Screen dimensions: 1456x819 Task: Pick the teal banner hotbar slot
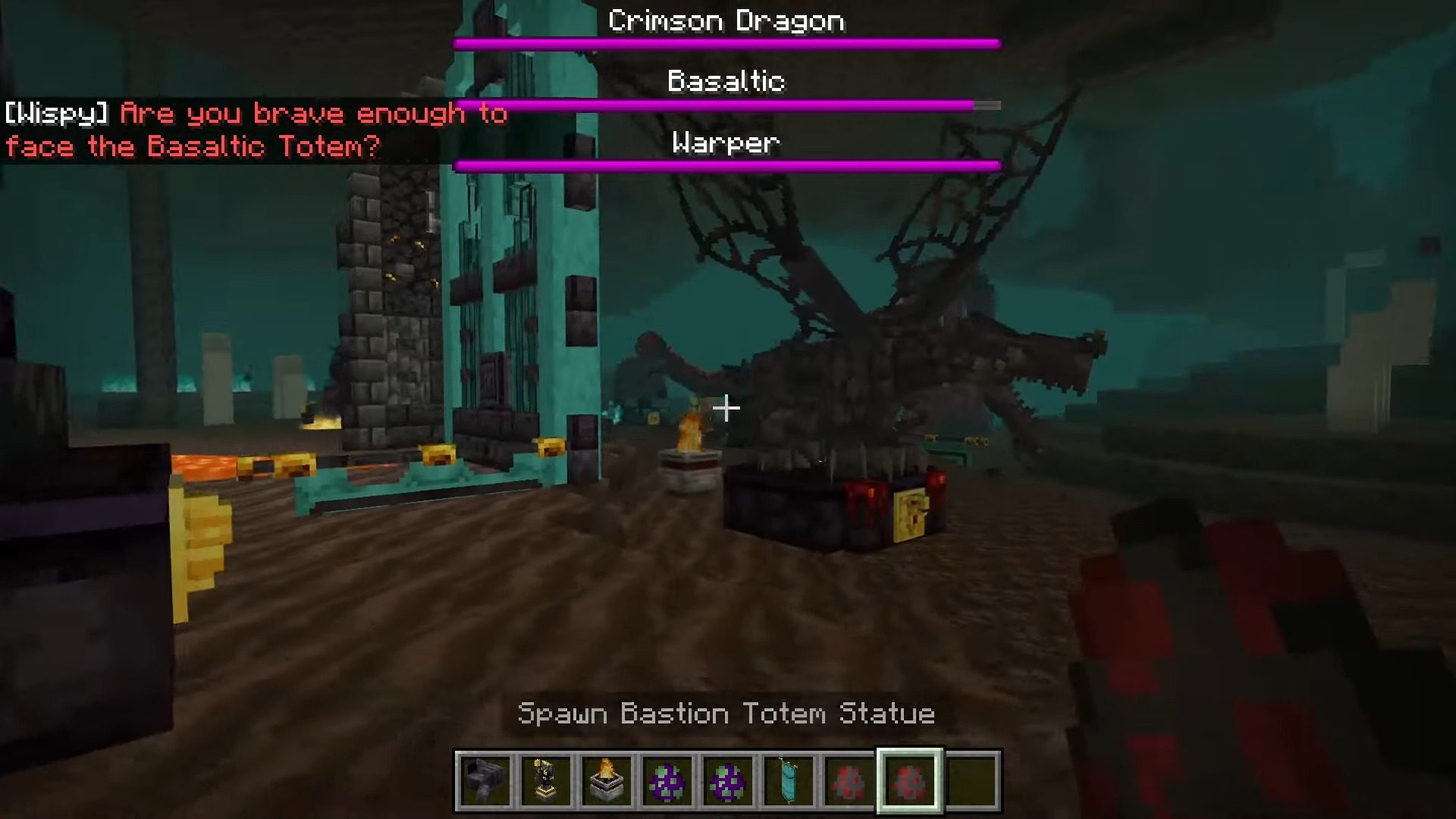click(x=789, y=781)
